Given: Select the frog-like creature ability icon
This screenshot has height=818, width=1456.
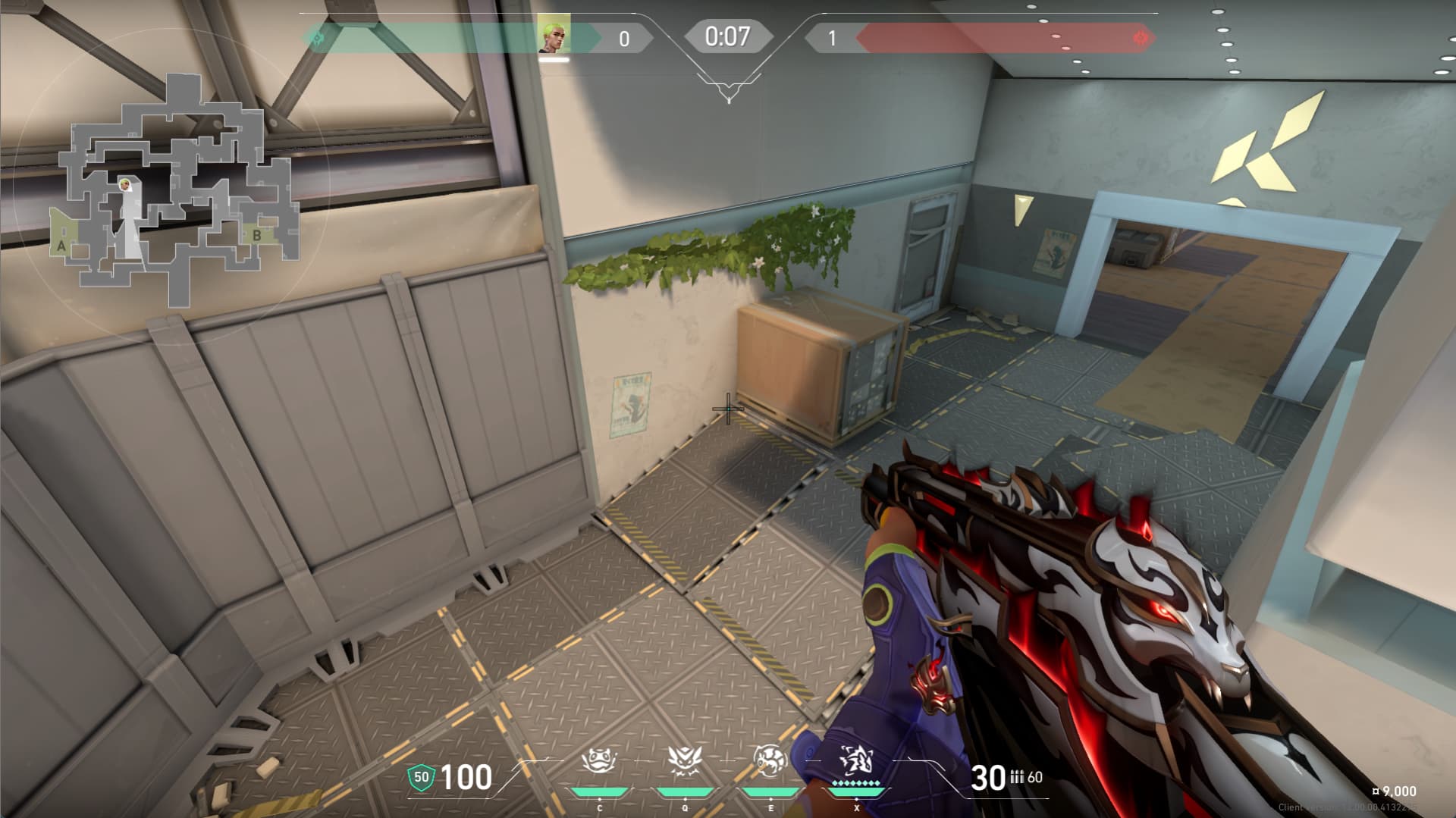Looking at the screenshot, I should click(x=598, y=760).
